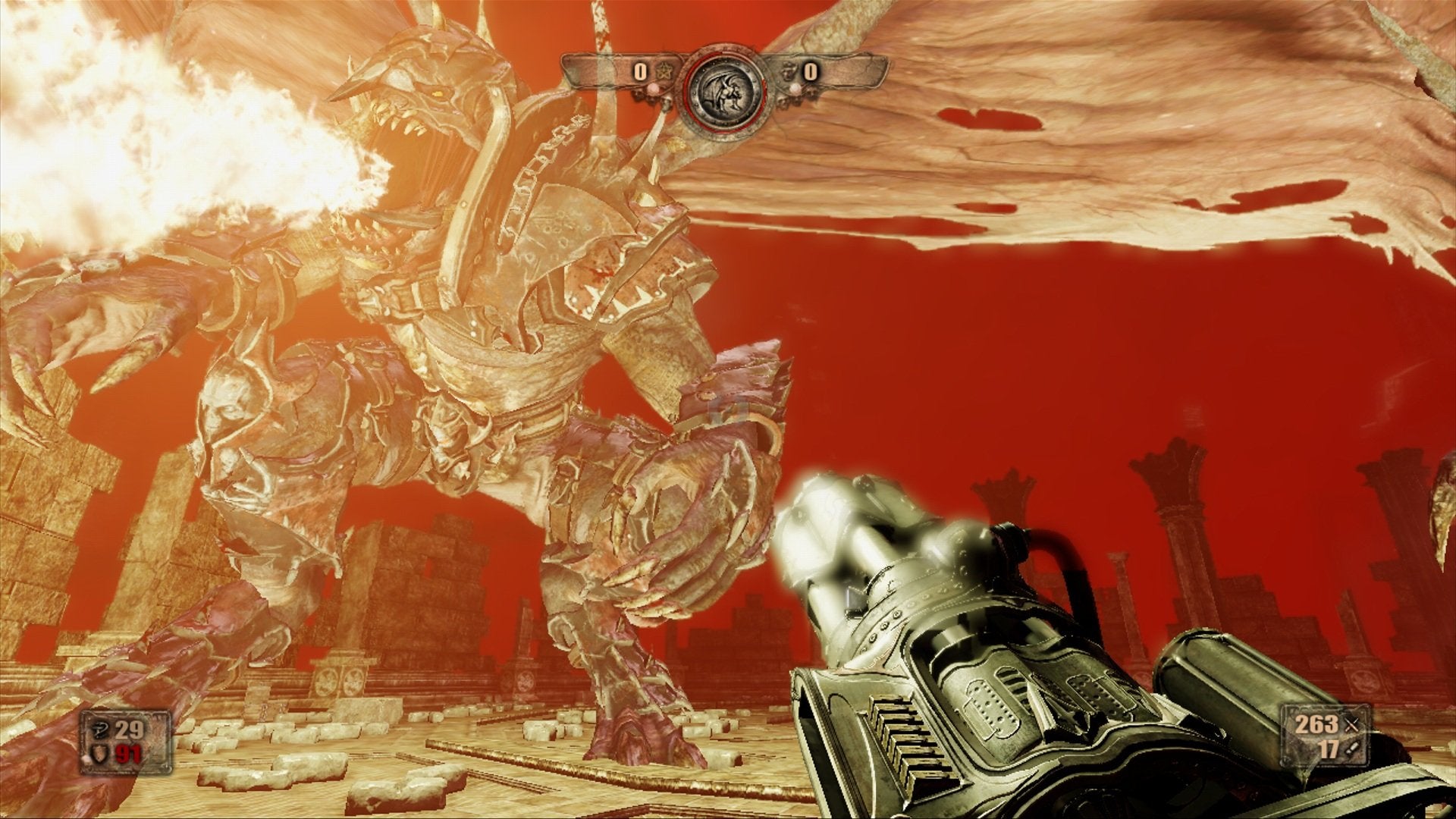This screenshot has width=1456, height=819.
Task: Click the crossed stakes ammo icon beside 263
Action: coord(1352,724)
